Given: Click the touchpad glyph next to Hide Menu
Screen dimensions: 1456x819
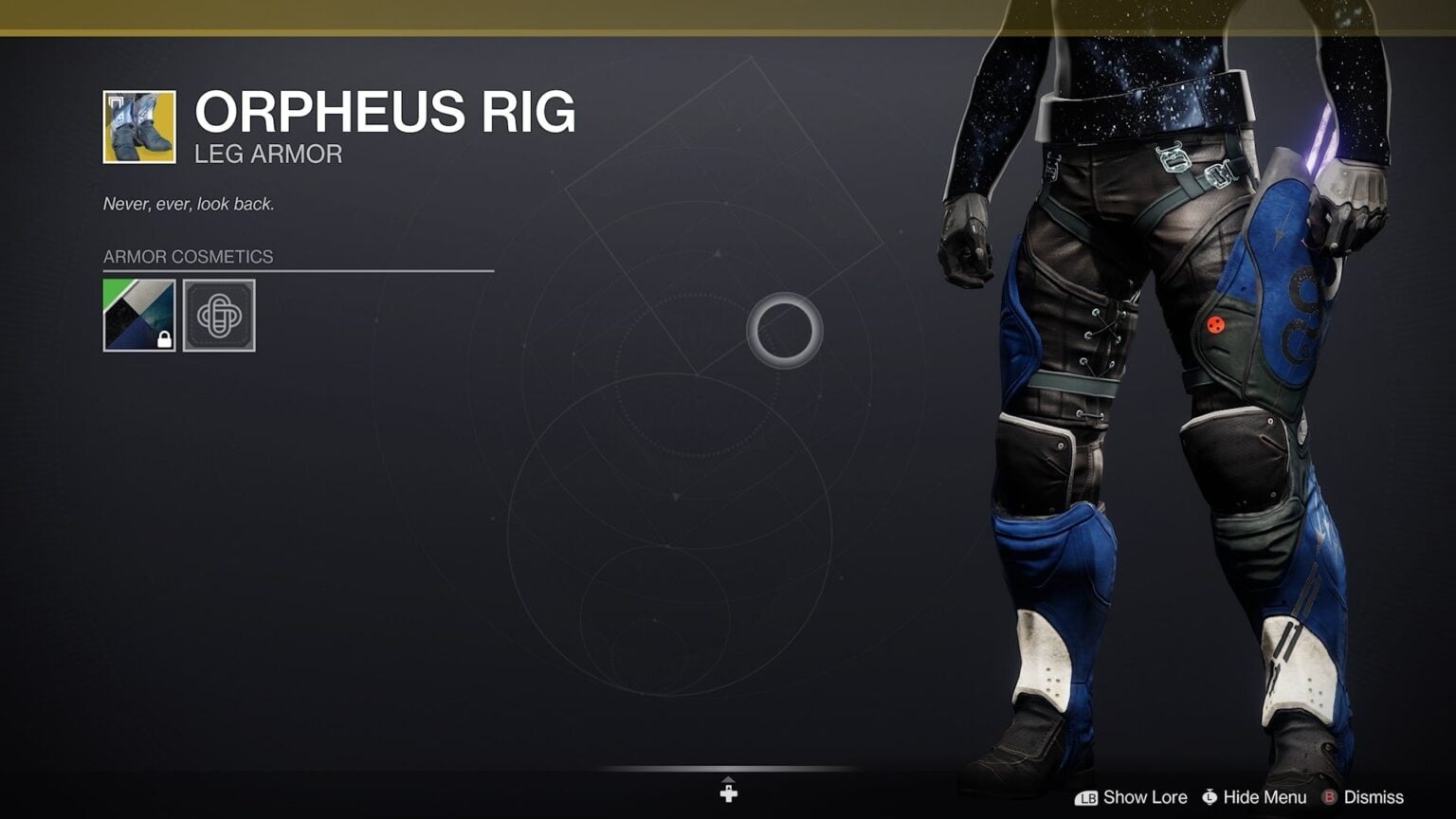Looking at the screenshot, I should (1210, 797).
